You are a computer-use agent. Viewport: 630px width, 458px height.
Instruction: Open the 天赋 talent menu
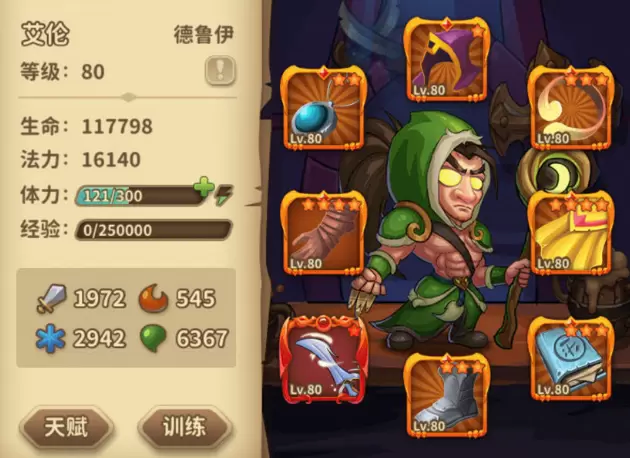(67, 427)
